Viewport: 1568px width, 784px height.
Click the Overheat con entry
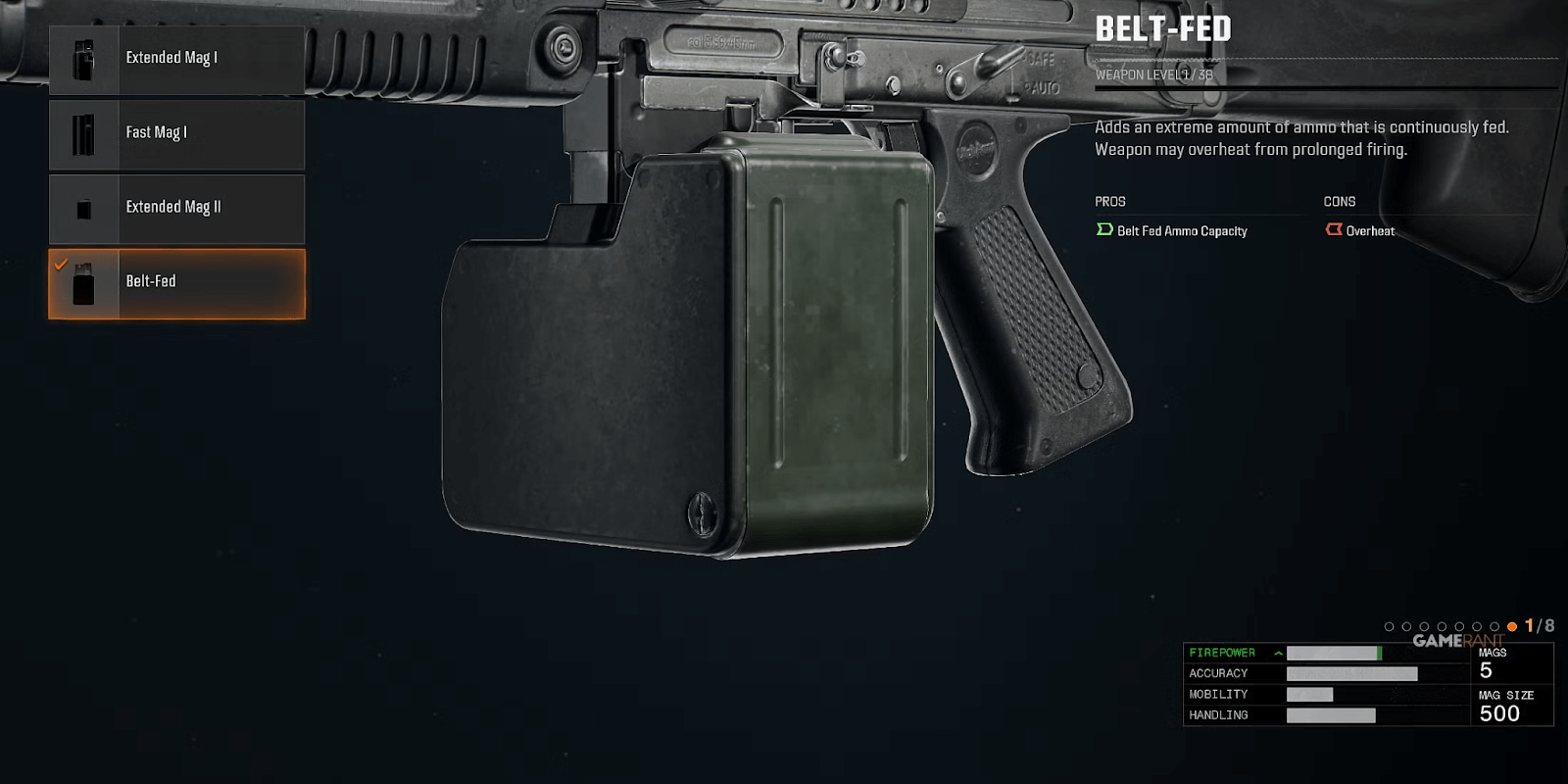pyautogui.click(x=1371, y=230)
